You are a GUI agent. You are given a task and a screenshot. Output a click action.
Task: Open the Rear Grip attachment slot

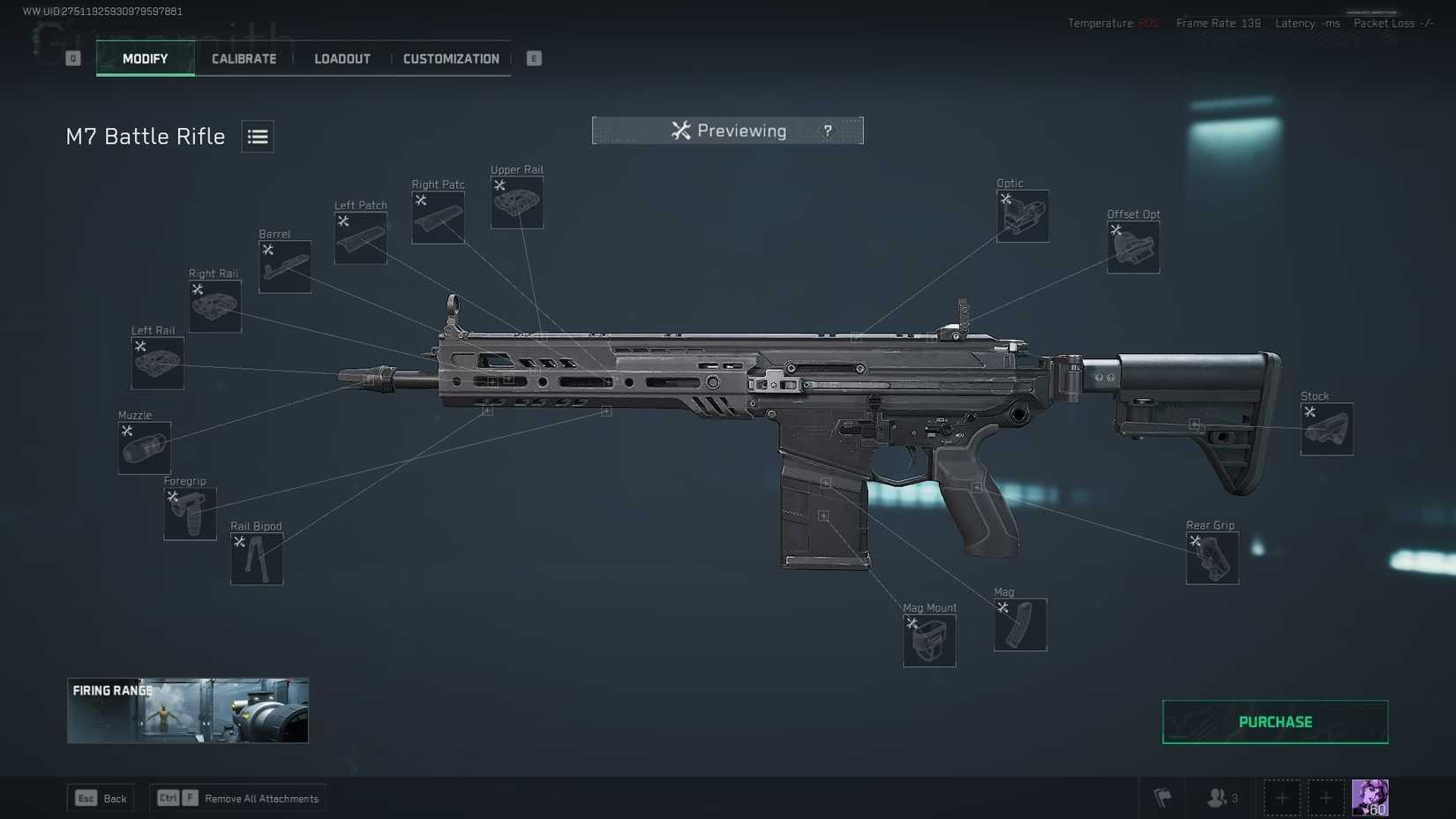click(1212, 558)
